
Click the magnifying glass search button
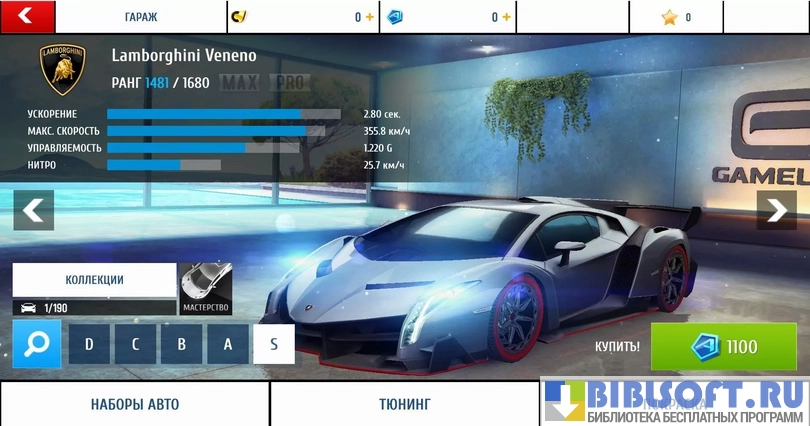click(37, 344)
